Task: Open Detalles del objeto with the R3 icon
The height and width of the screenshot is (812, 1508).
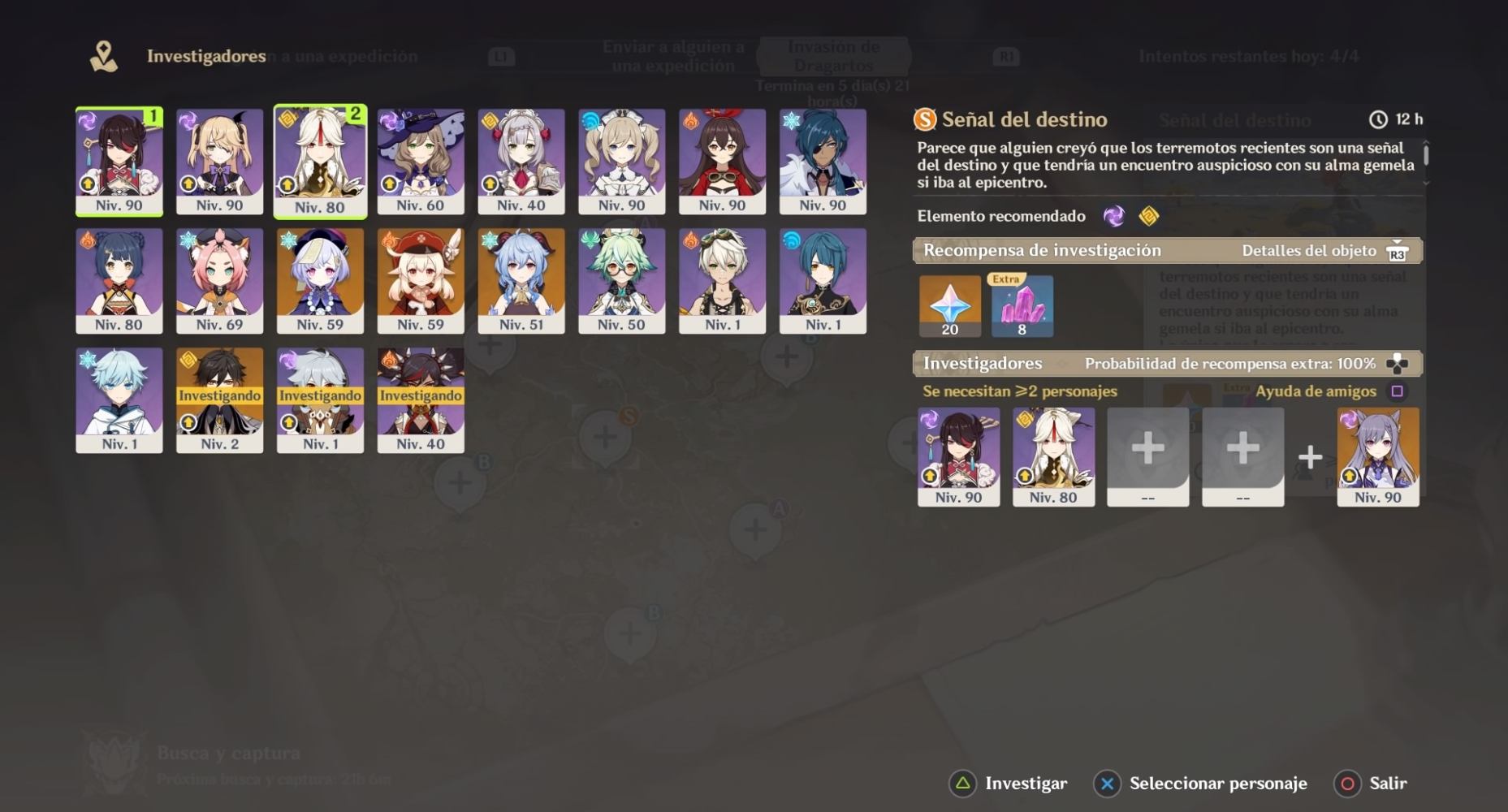Action: (1399, 252)
